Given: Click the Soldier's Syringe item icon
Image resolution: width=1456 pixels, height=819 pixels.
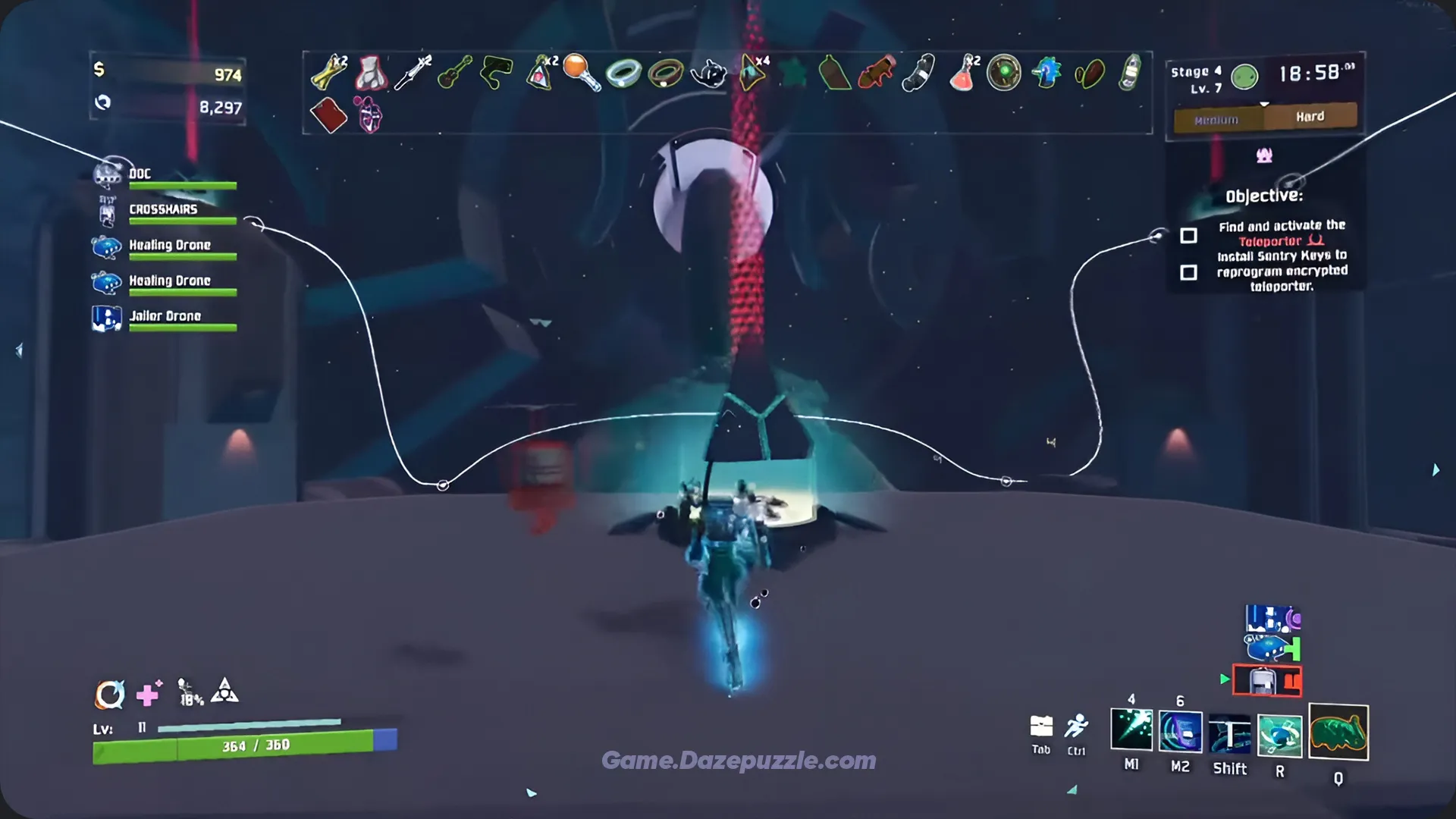Looking at the screenshot, I should [x=412, y=72].
